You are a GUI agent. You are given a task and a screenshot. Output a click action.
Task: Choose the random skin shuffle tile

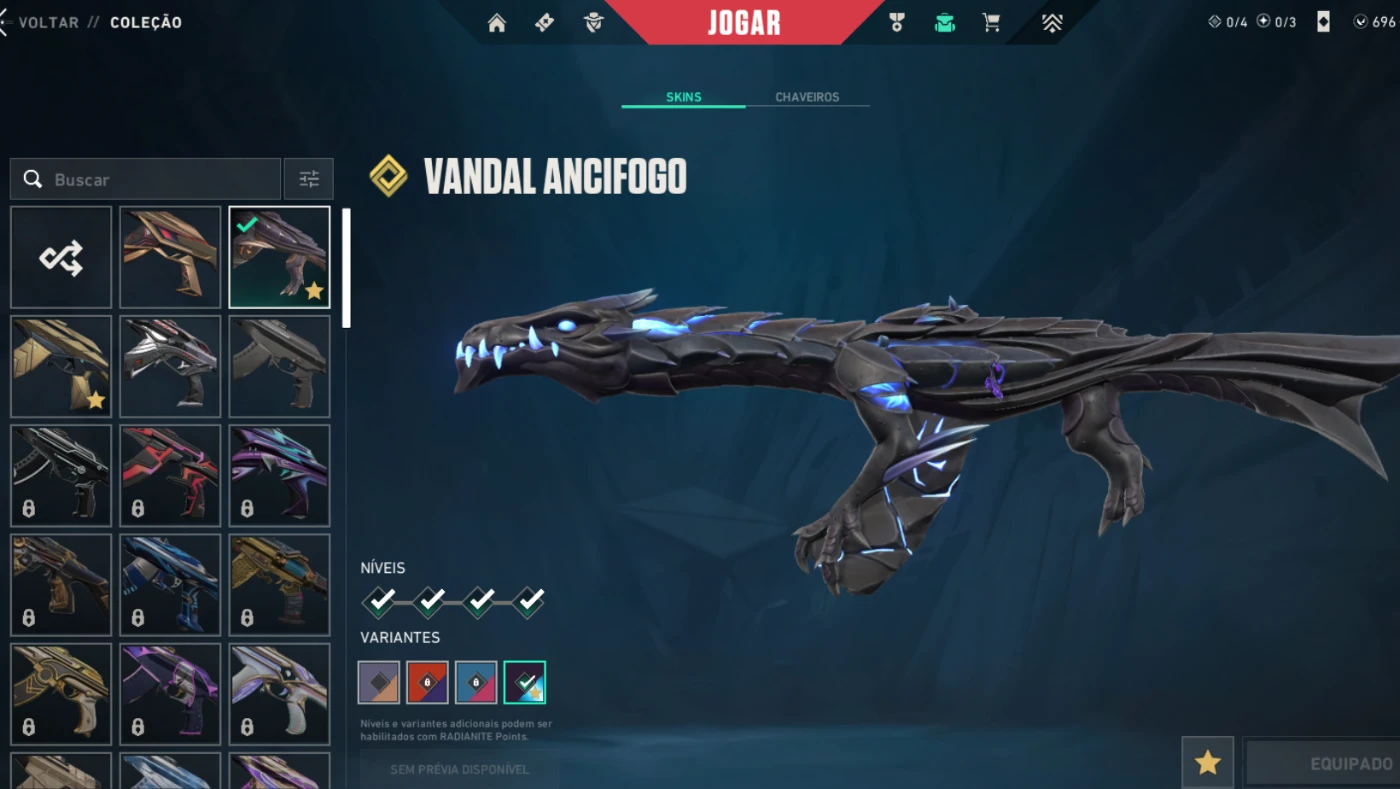pyautogui.click(x=61, y=258)
